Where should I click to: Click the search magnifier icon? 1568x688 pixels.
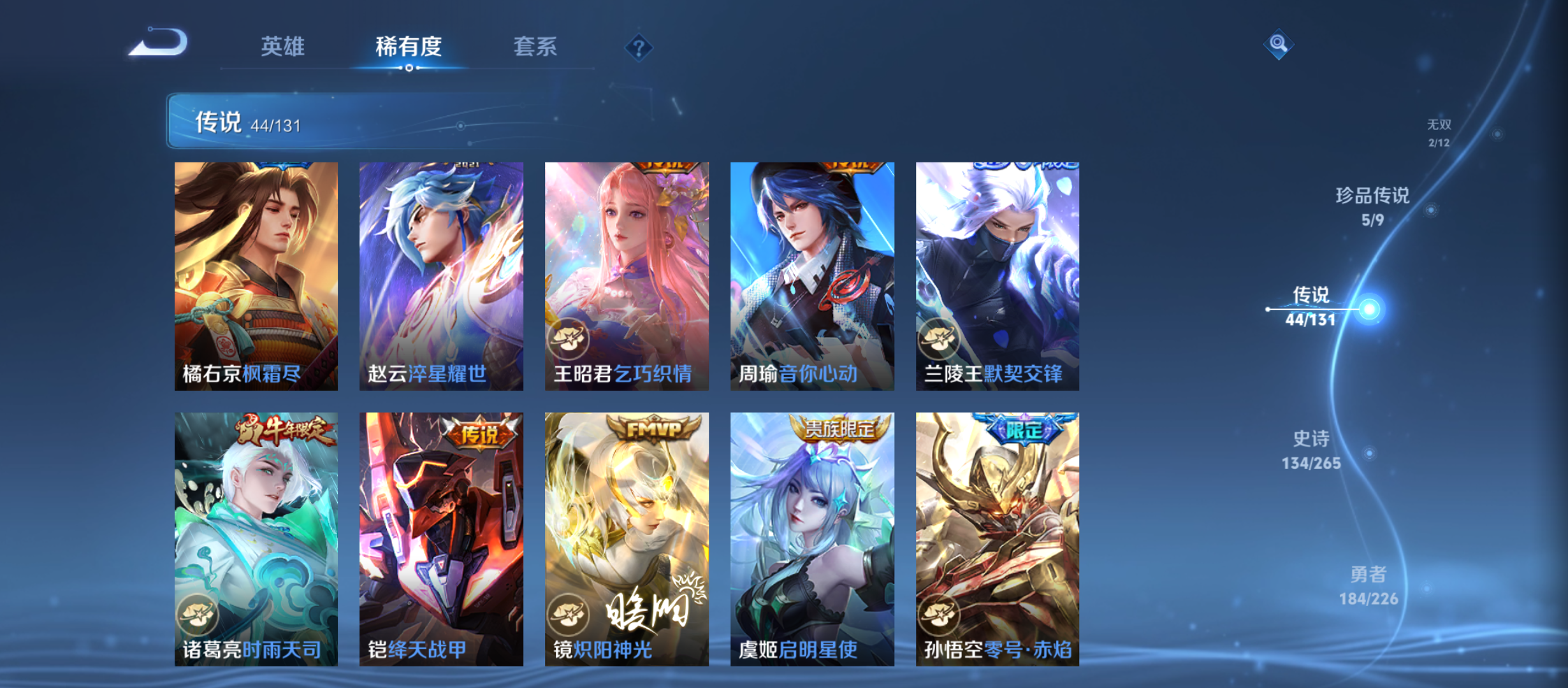coord(1278,45)
